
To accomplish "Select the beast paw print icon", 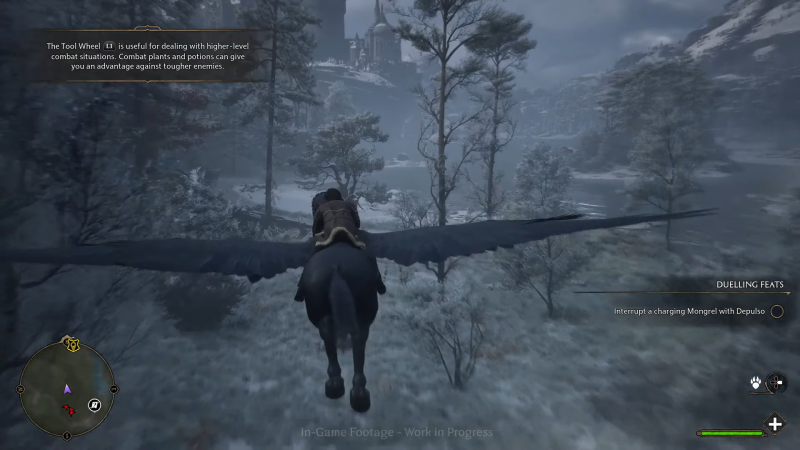I will [755, 383].
